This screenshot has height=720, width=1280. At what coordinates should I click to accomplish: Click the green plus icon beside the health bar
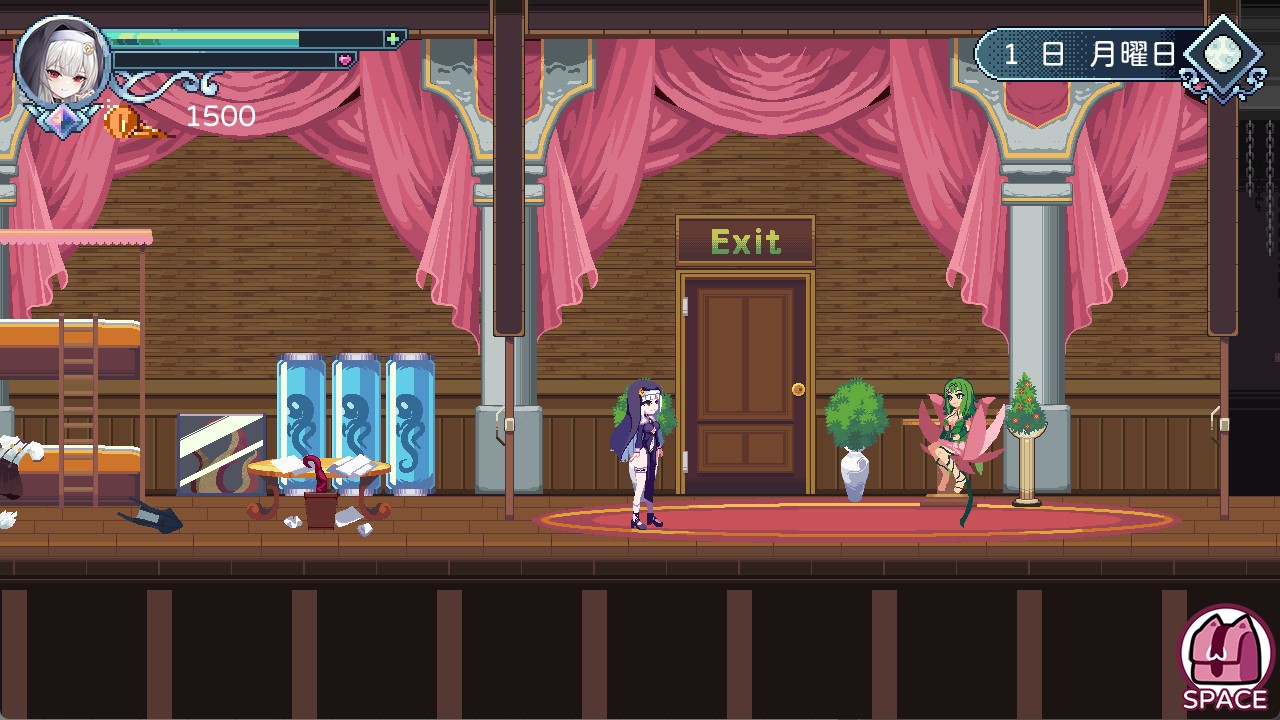coord(394,36)
